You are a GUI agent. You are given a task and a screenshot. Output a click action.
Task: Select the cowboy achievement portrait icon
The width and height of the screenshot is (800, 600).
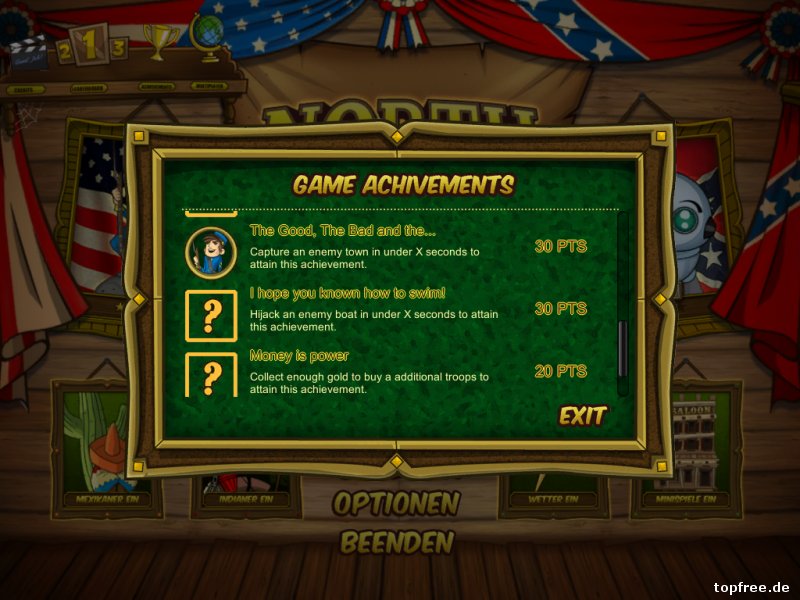coord(210,251)
